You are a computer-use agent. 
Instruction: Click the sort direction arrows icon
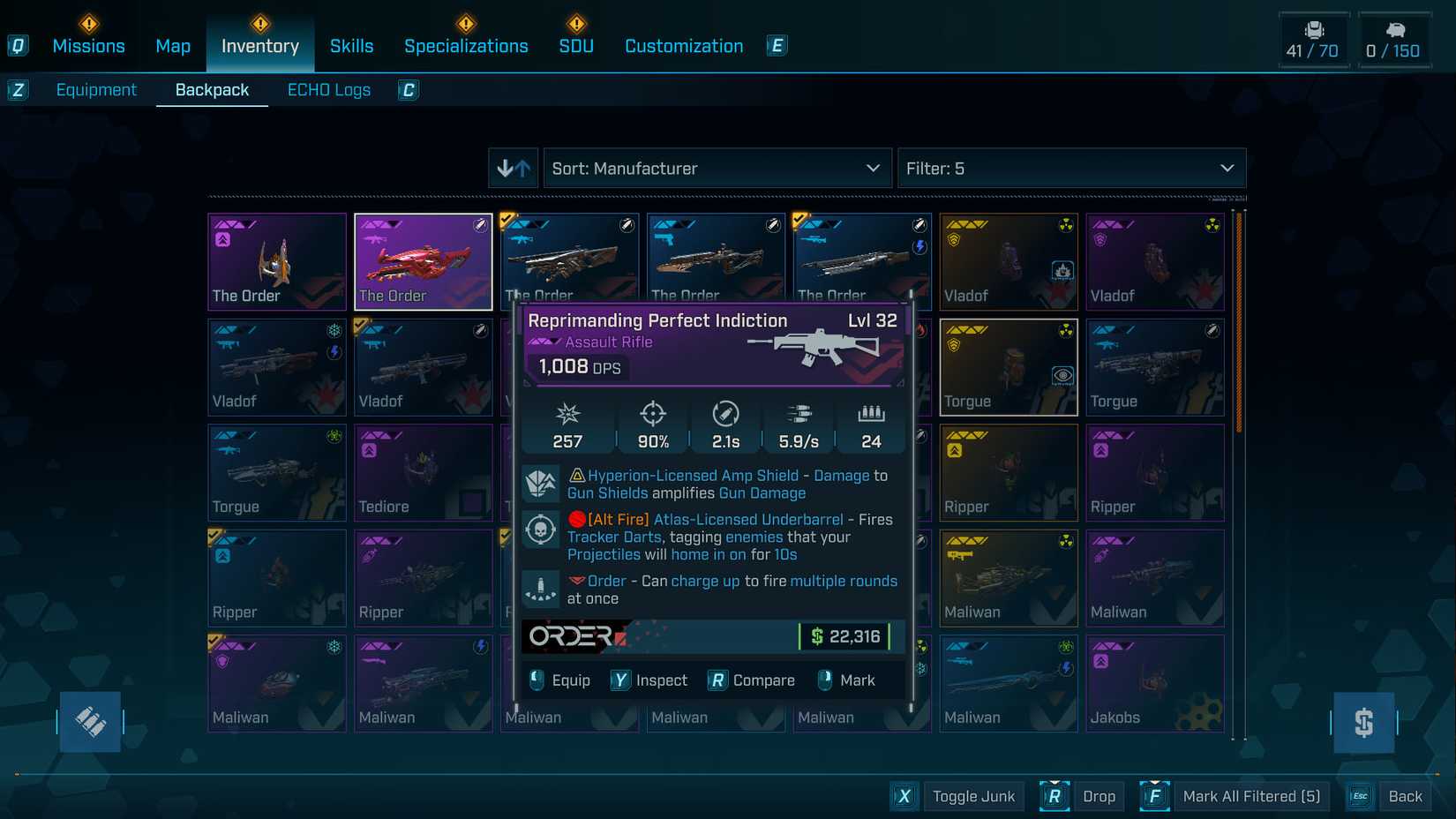tap(513, 168)
